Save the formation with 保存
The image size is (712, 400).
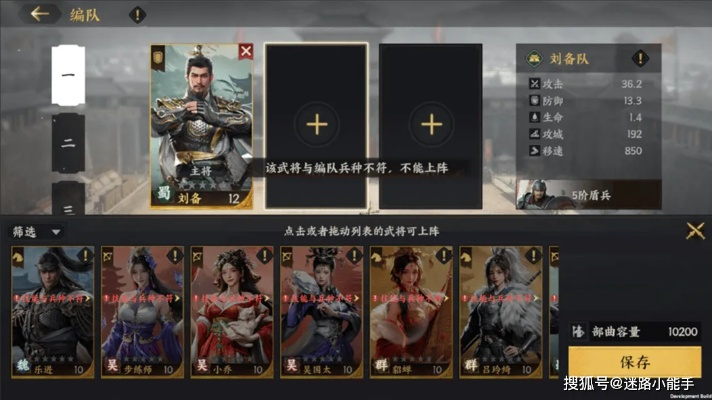click(x=634, y=362)
